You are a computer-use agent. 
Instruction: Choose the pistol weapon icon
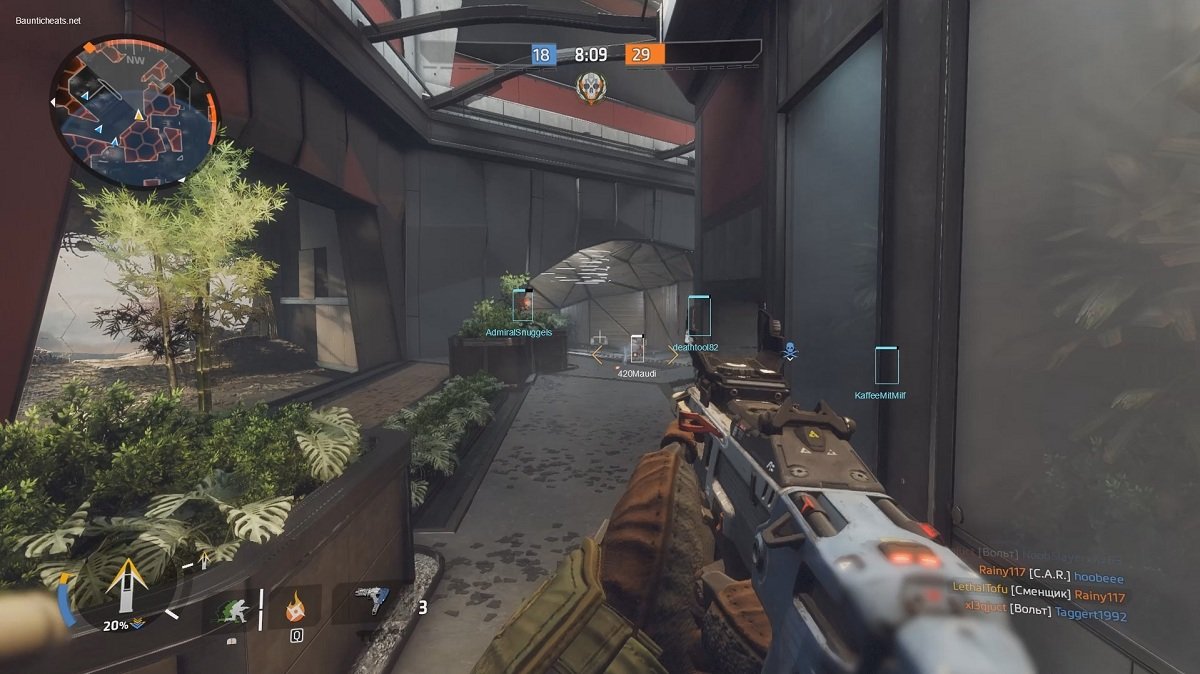coord(373,601)
